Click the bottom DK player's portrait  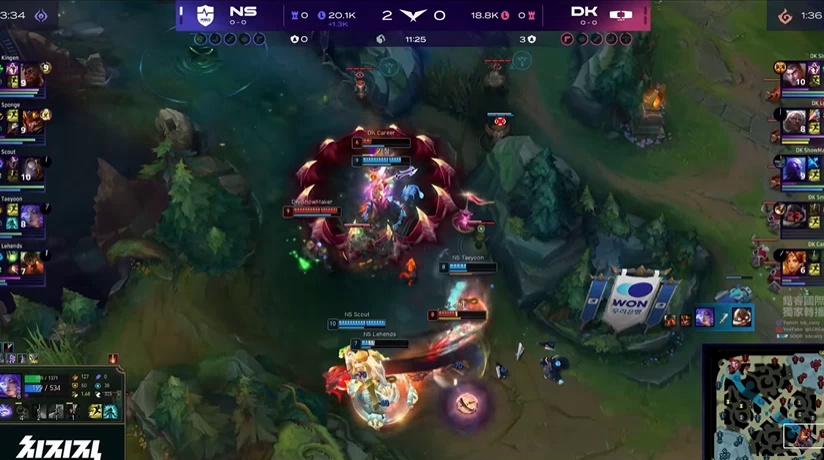click(x=793, y=263)
